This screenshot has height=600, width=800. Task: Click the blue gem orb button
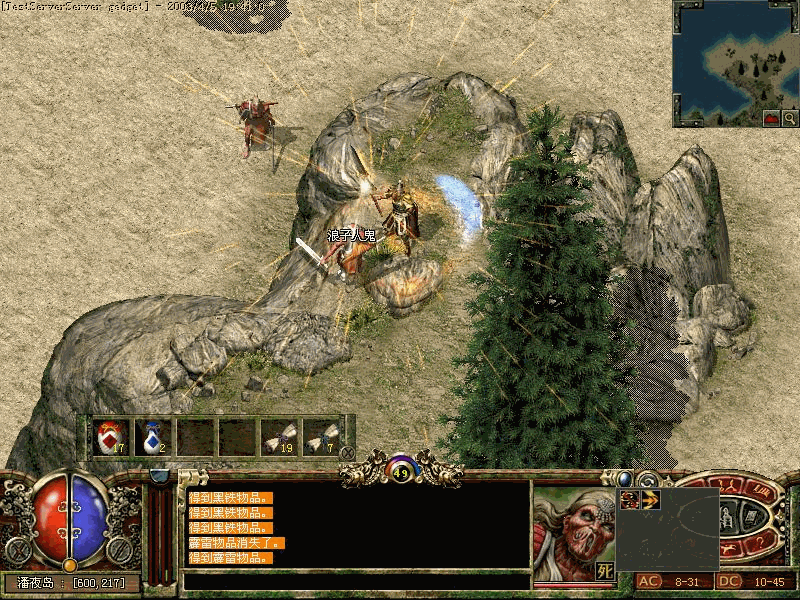626,479
